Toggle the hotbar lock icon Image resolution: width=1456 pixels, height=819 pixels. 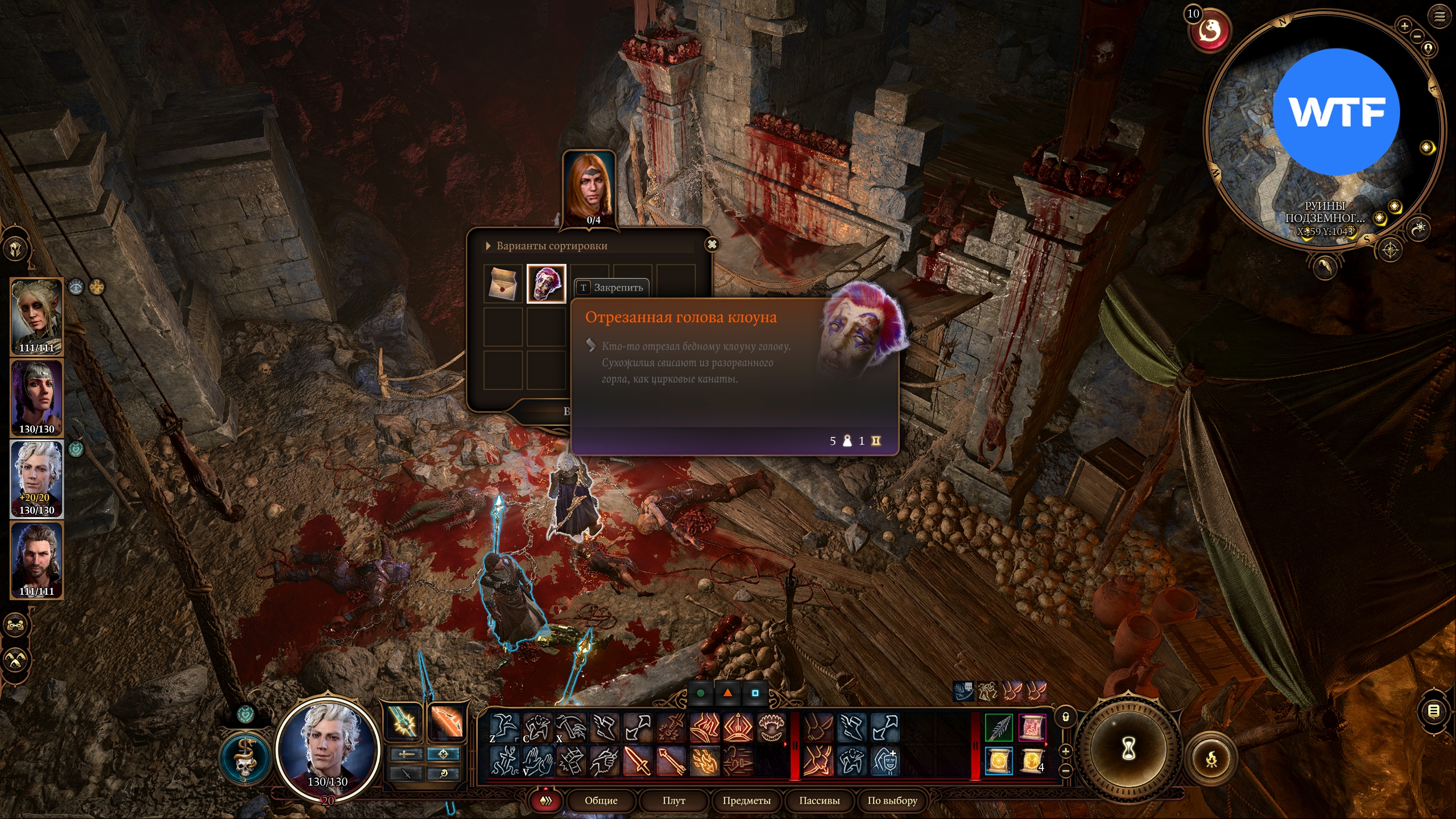point(1066,717)
